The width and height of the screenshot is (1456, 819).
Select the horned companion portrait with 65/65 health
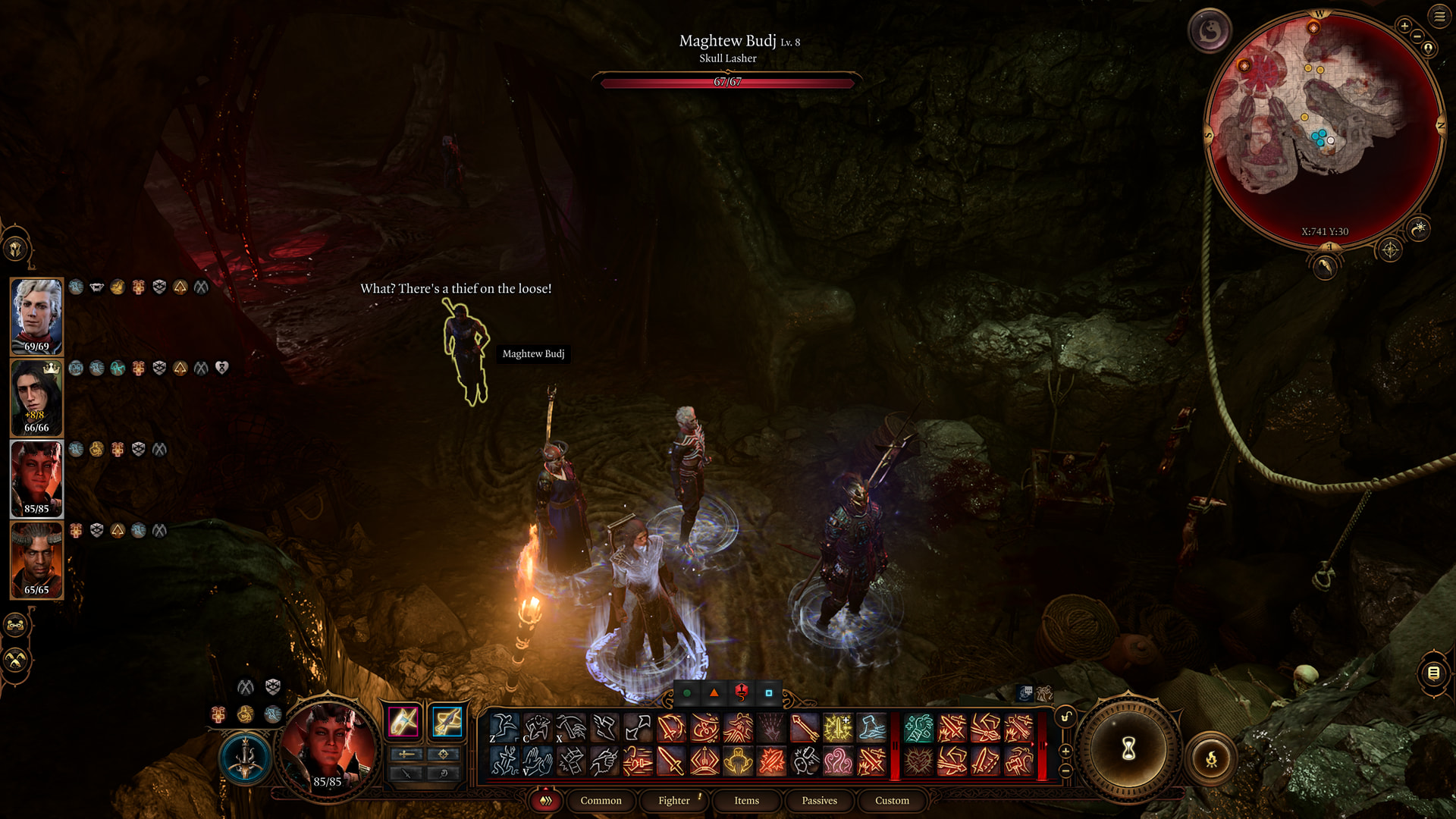tap(36, 560)
